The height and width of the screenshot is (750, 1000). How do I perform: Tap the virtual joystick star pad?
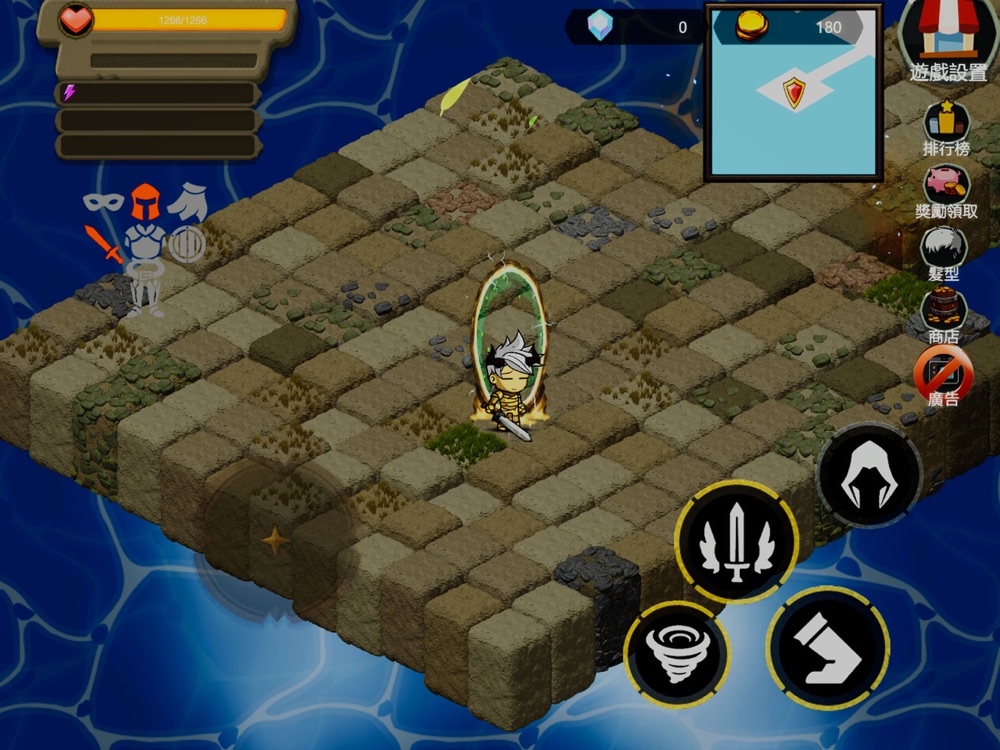click(x=274, y=541)
